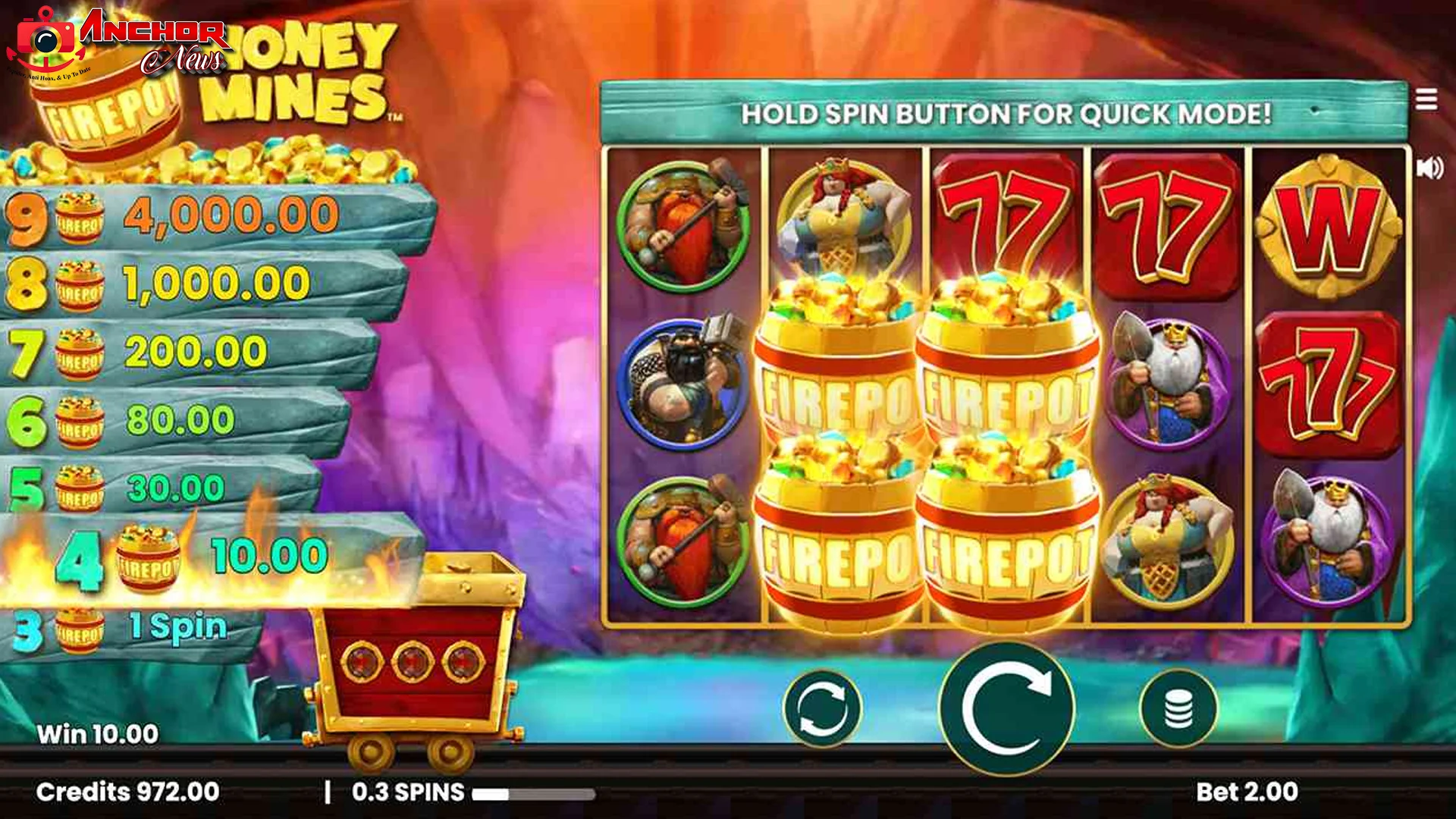Open autoplay settings via circular arrows icon
This screenshot has height=819, width=1456.
pyautogui.click(x=823, y=709)
